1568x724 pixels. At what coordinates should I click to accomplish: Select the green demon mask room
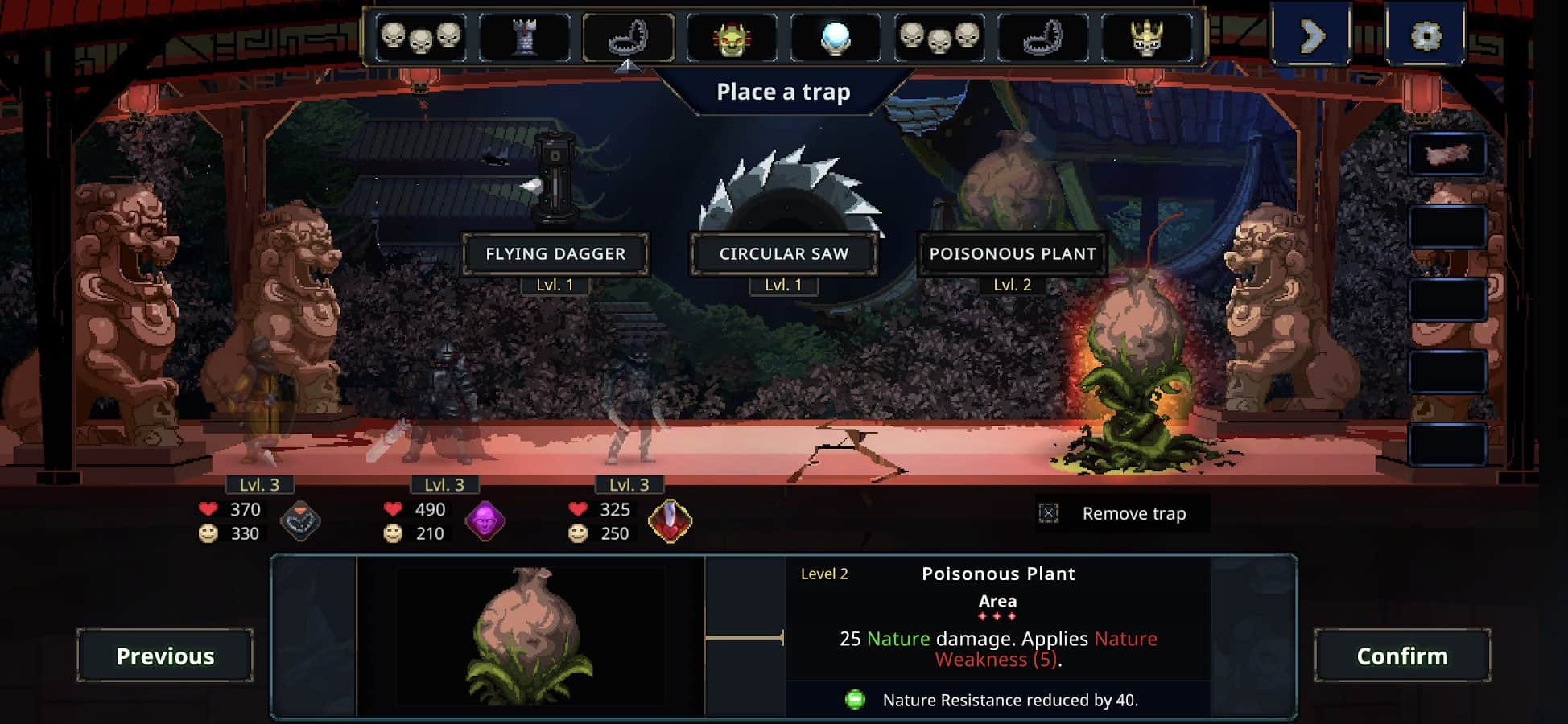pyautogui.click(x=732, y=37)
